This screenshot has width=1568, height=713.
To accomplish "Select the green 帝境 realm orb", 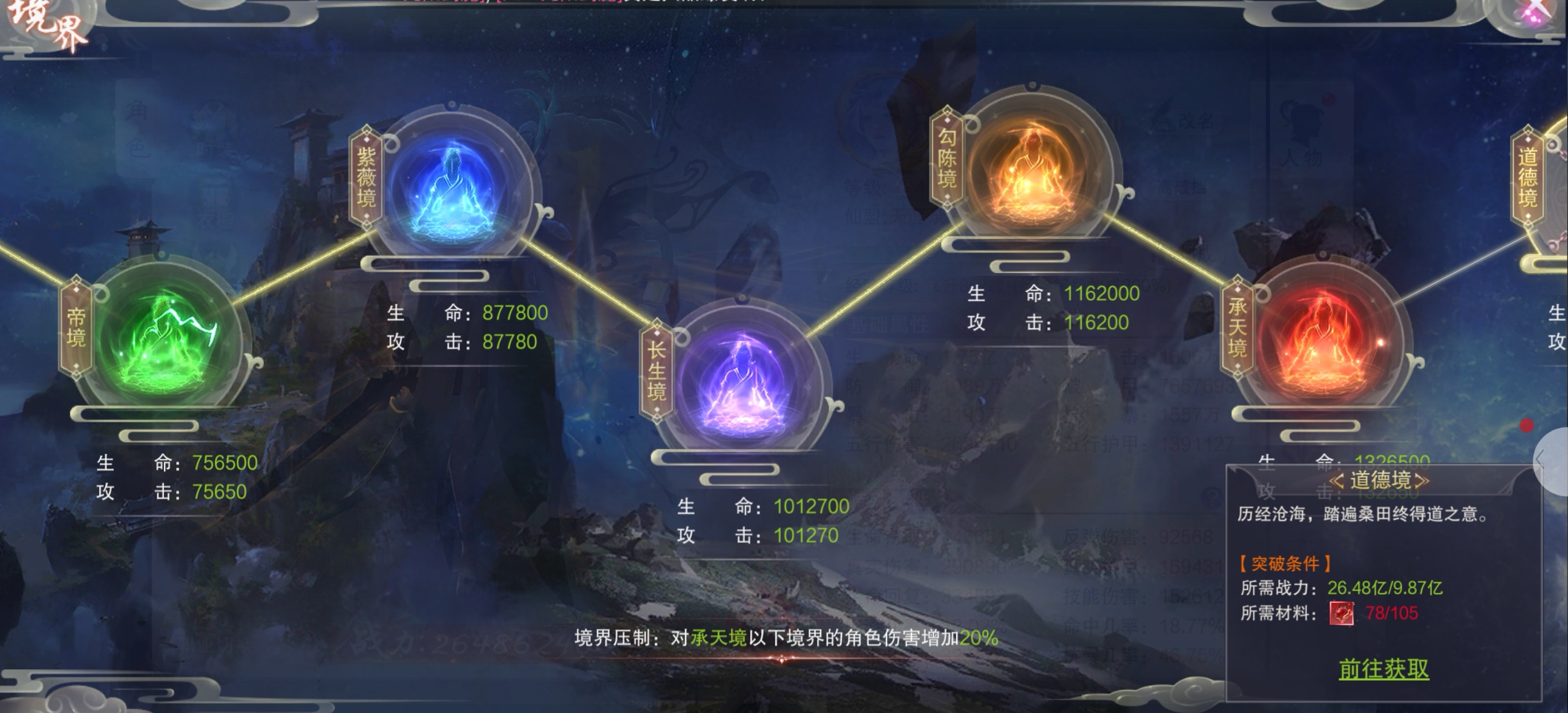I will 166,338.
